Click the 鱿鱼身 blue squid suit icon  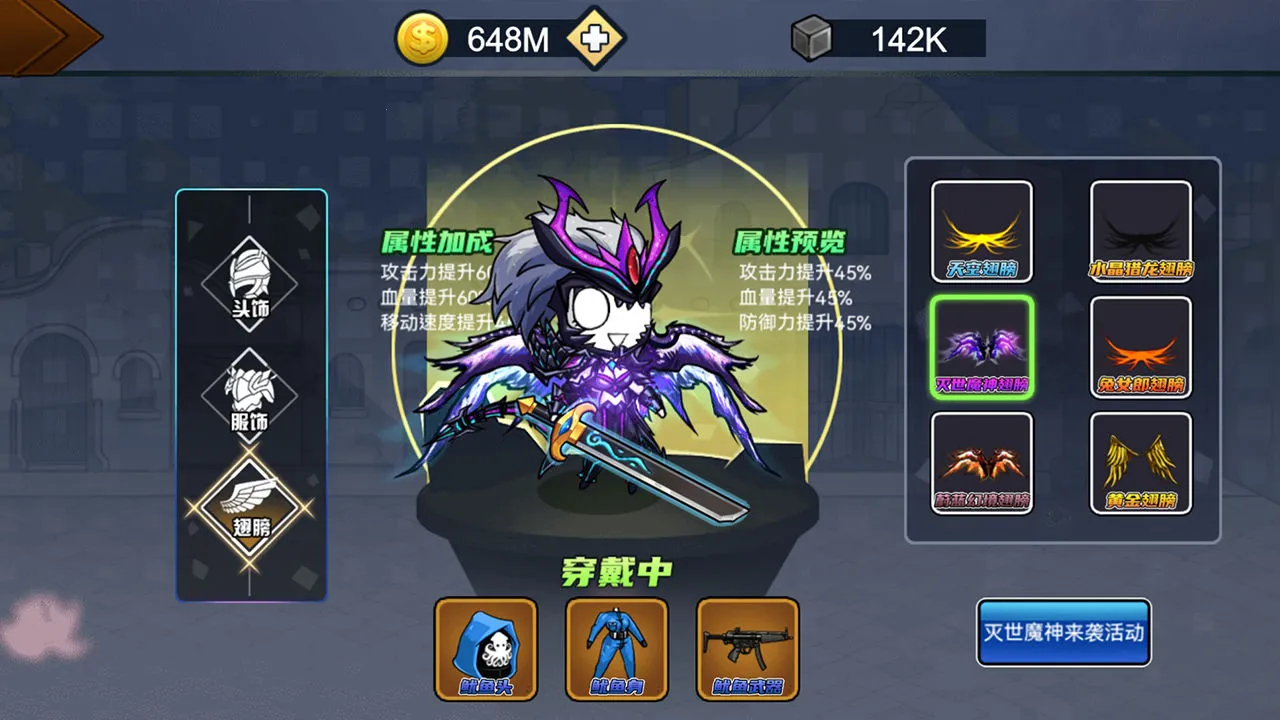click(616, 648)
